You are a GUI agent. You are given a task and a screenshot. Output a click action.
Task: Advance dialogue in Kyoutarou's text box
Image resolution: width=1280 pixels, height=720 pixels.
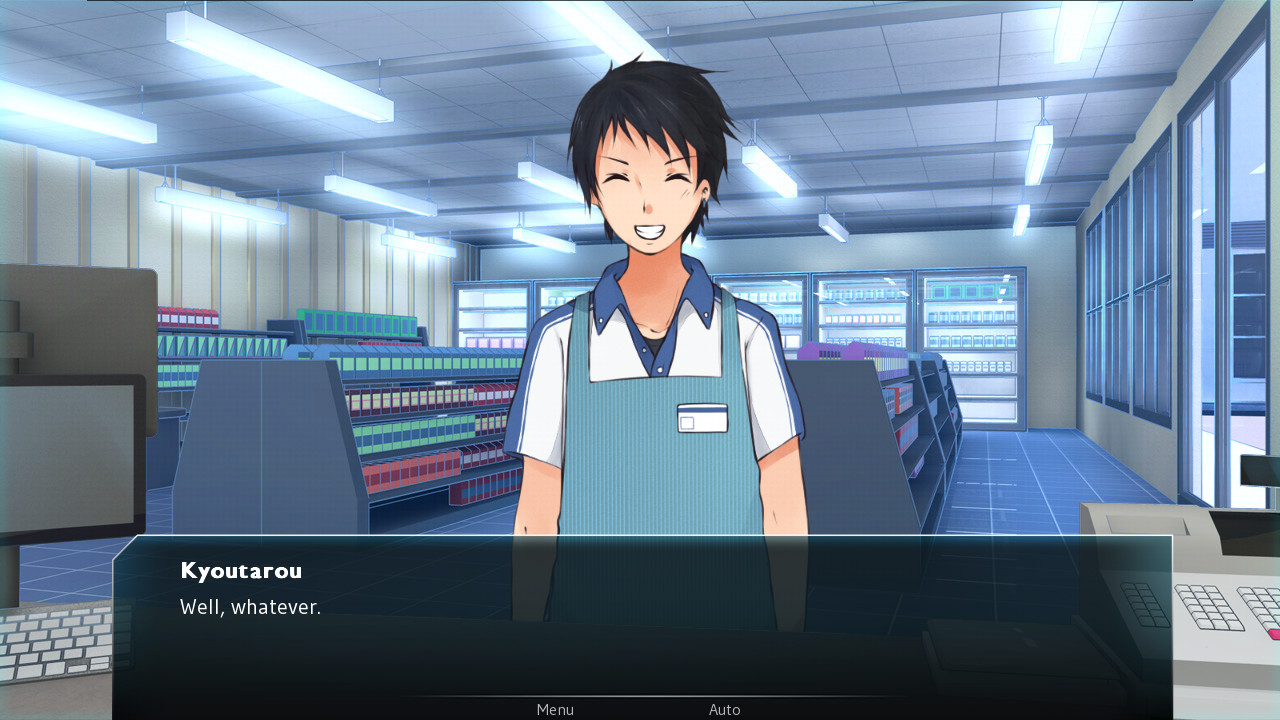coord(640,620)
